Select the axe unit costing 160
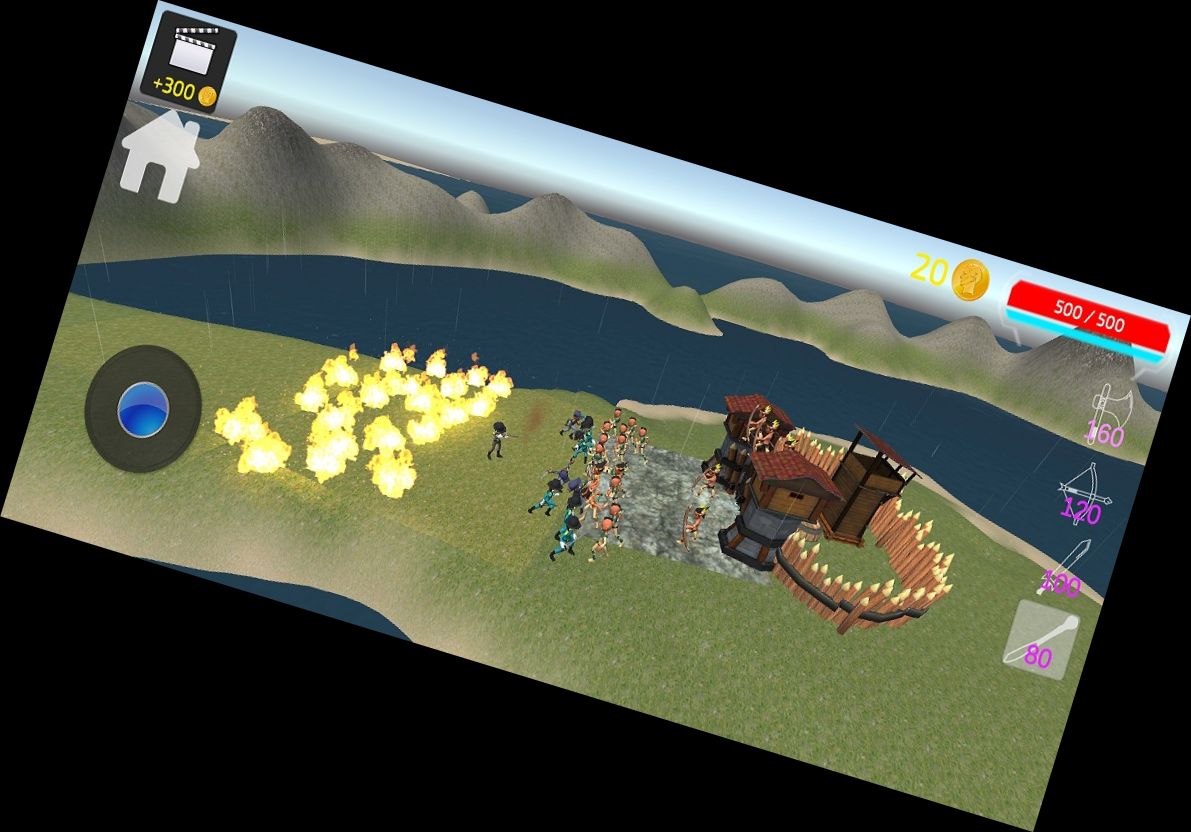The height and width of the screenshot is (832, 1191). (x=1108, y=413)
